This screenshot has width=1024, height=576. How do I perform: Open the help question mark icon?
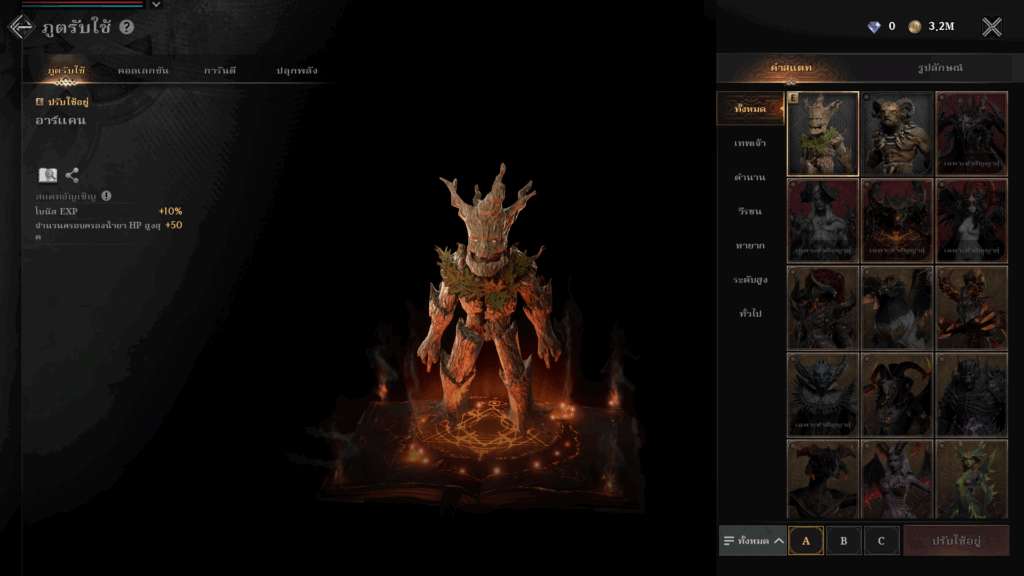tap(126, 27)
